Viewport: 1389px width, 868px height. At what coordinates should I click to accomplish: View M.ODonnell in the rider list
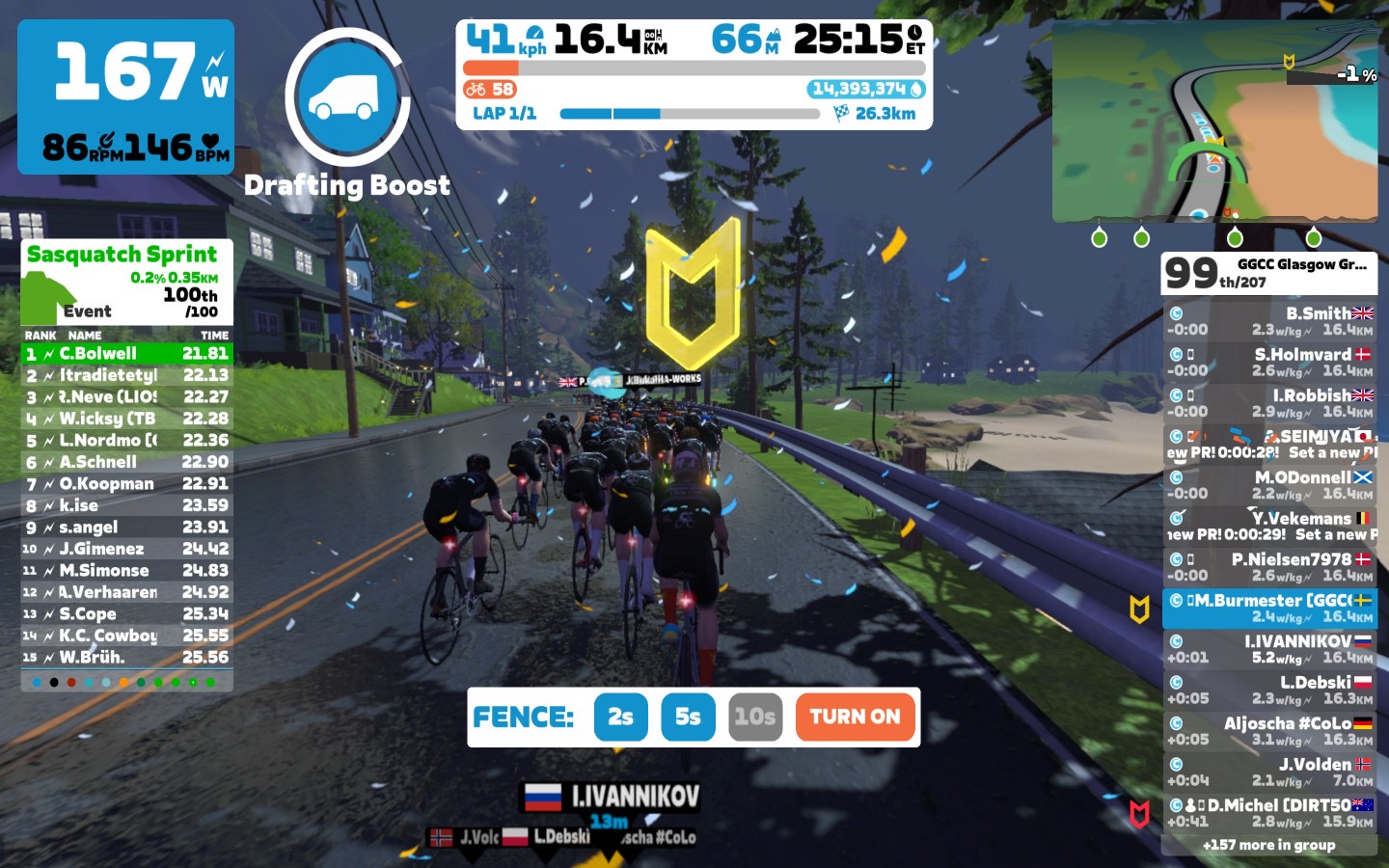tap(1269, 485)
